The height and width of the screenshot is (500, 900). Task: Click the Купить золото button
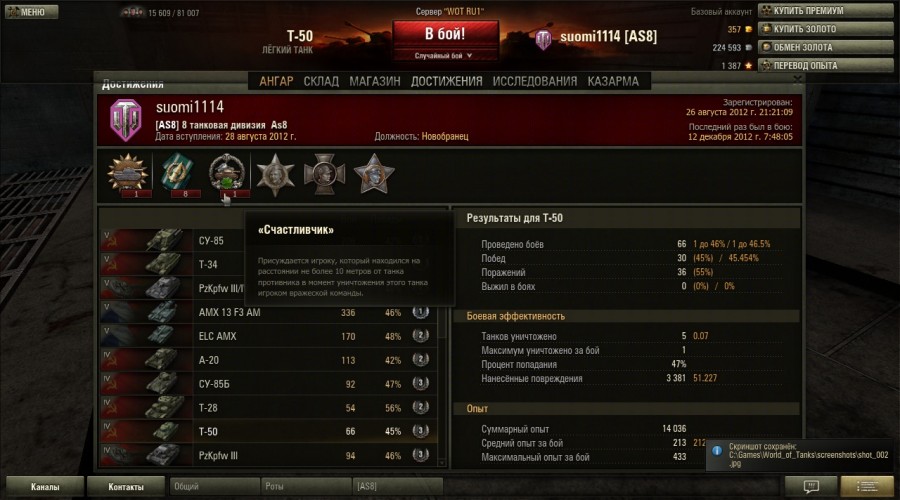click(826, 29)
